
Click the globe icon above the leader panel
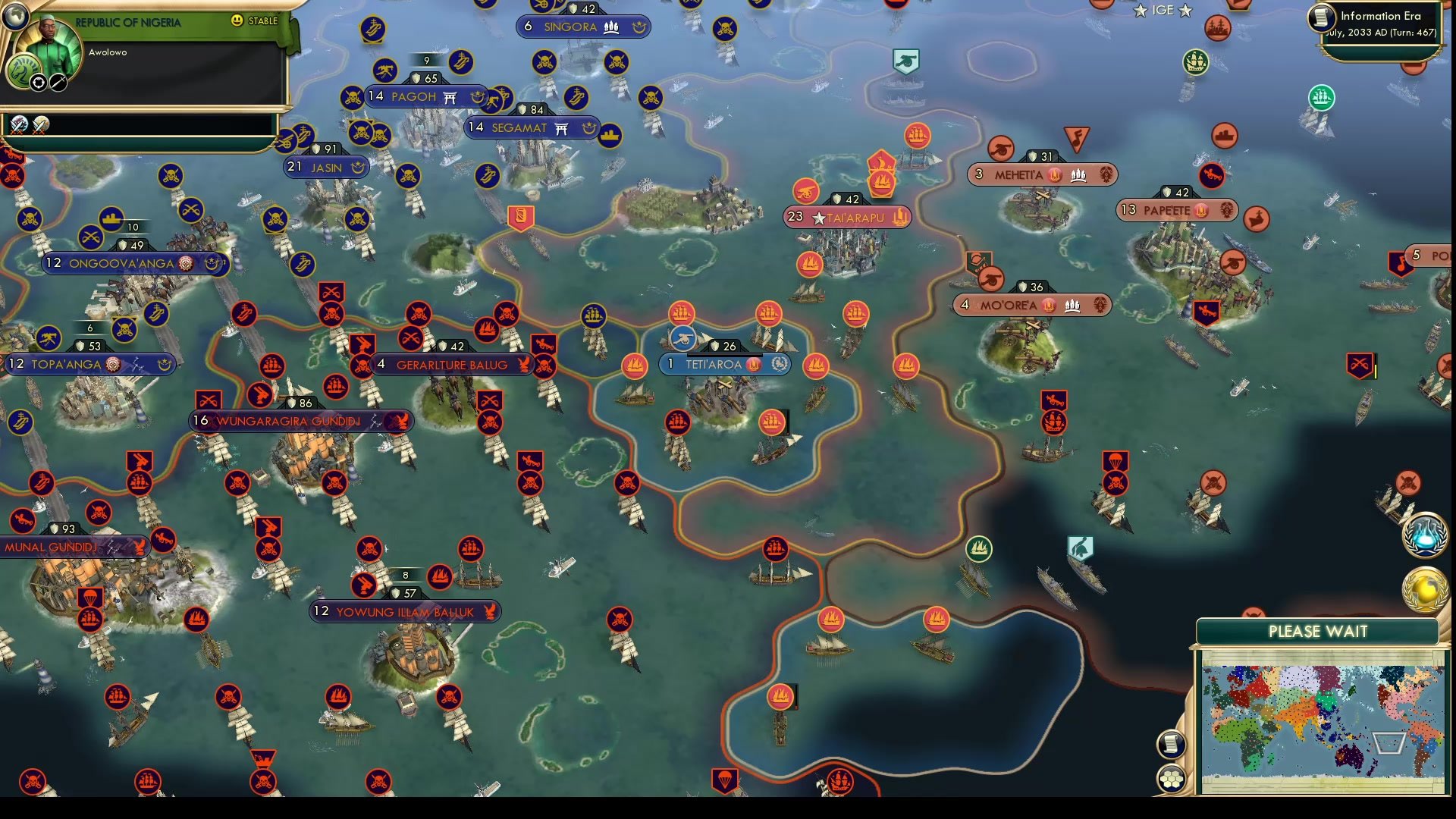(x=15, y=15)
